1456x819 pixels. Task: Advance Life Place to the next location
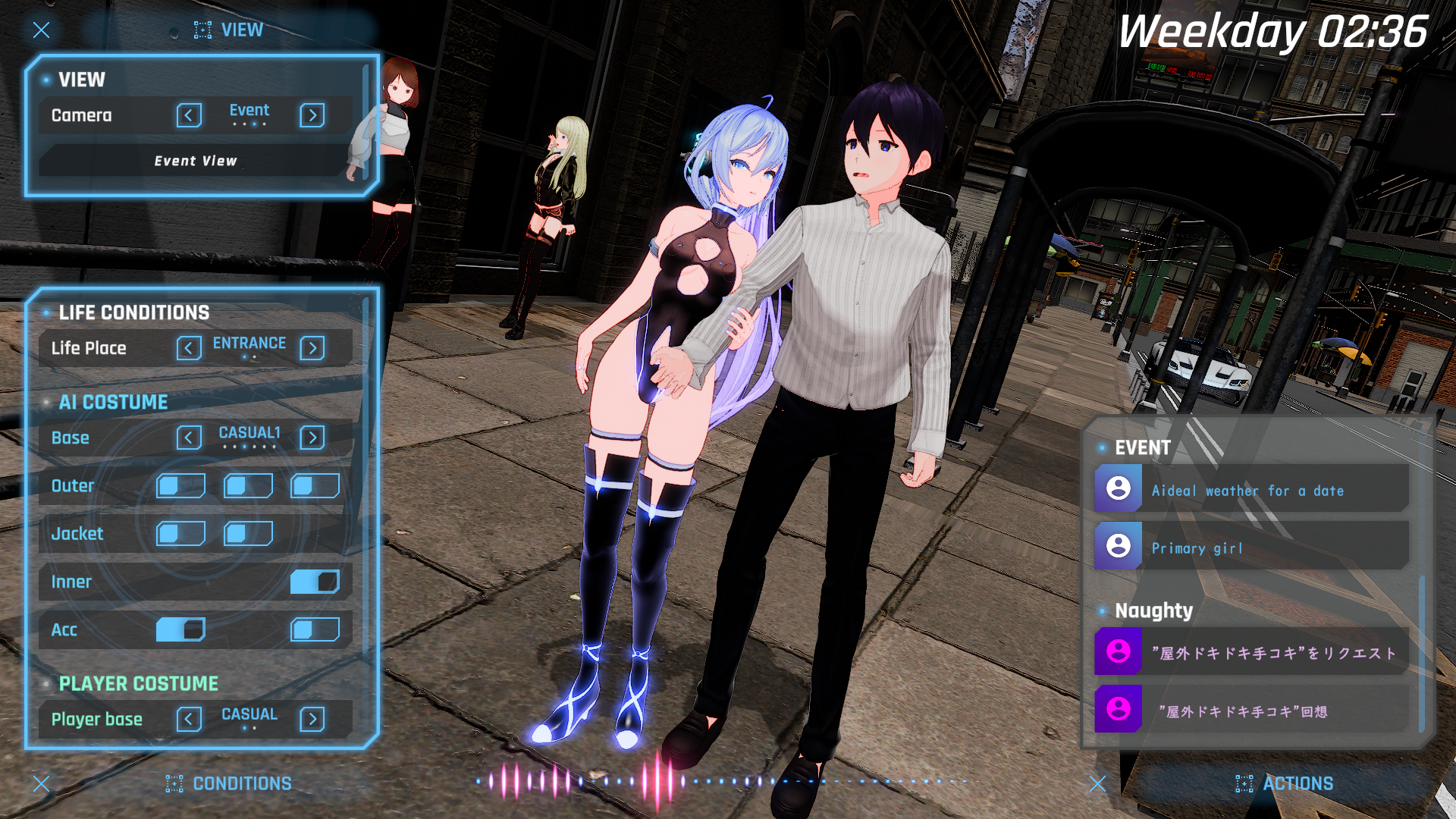[312, 348]
